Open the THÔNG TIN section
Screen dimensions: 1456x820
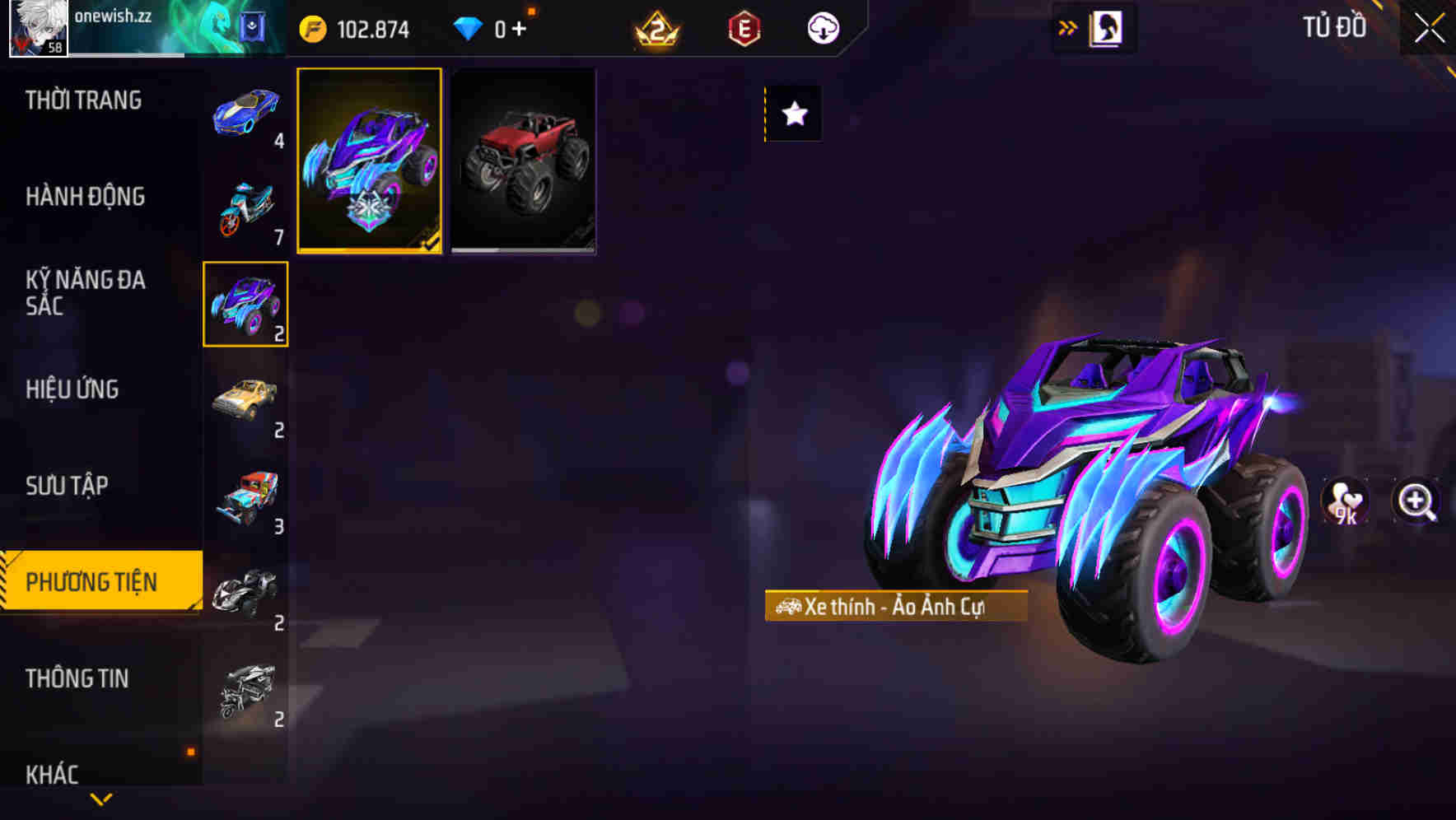pyautogui.click(x=78, y=678)
